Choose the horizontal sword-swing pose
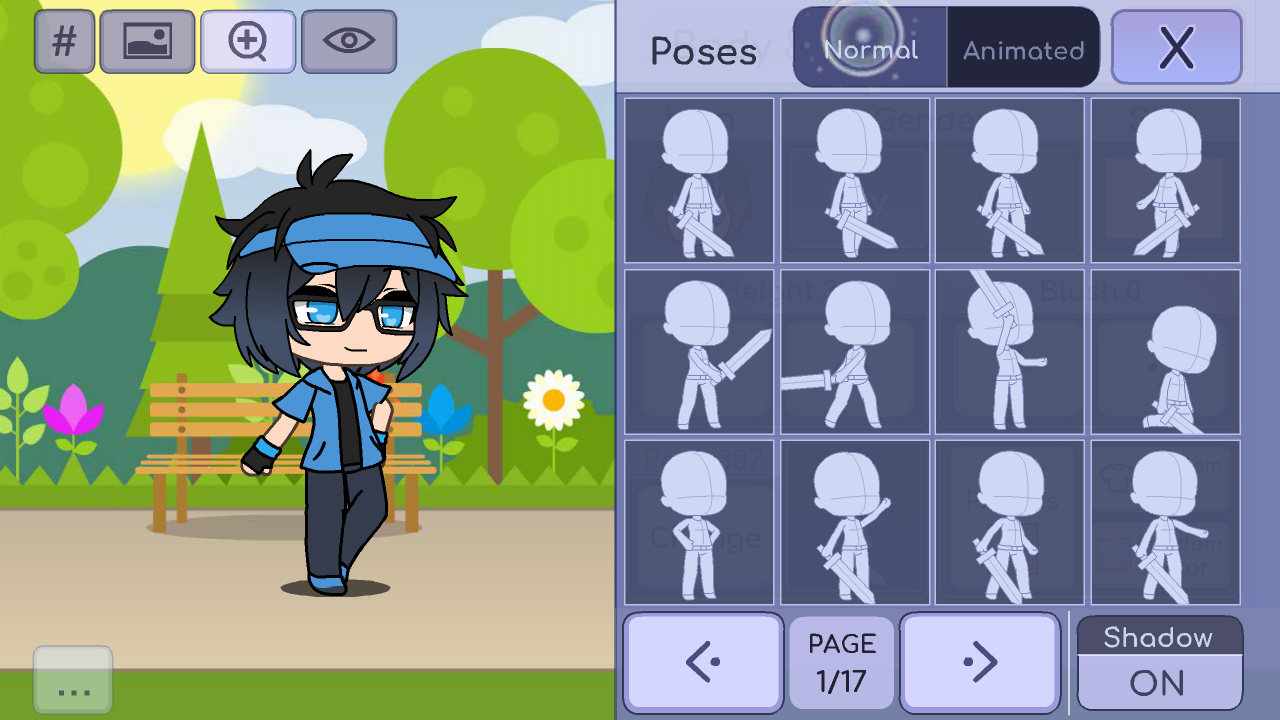 click(853, 352)
